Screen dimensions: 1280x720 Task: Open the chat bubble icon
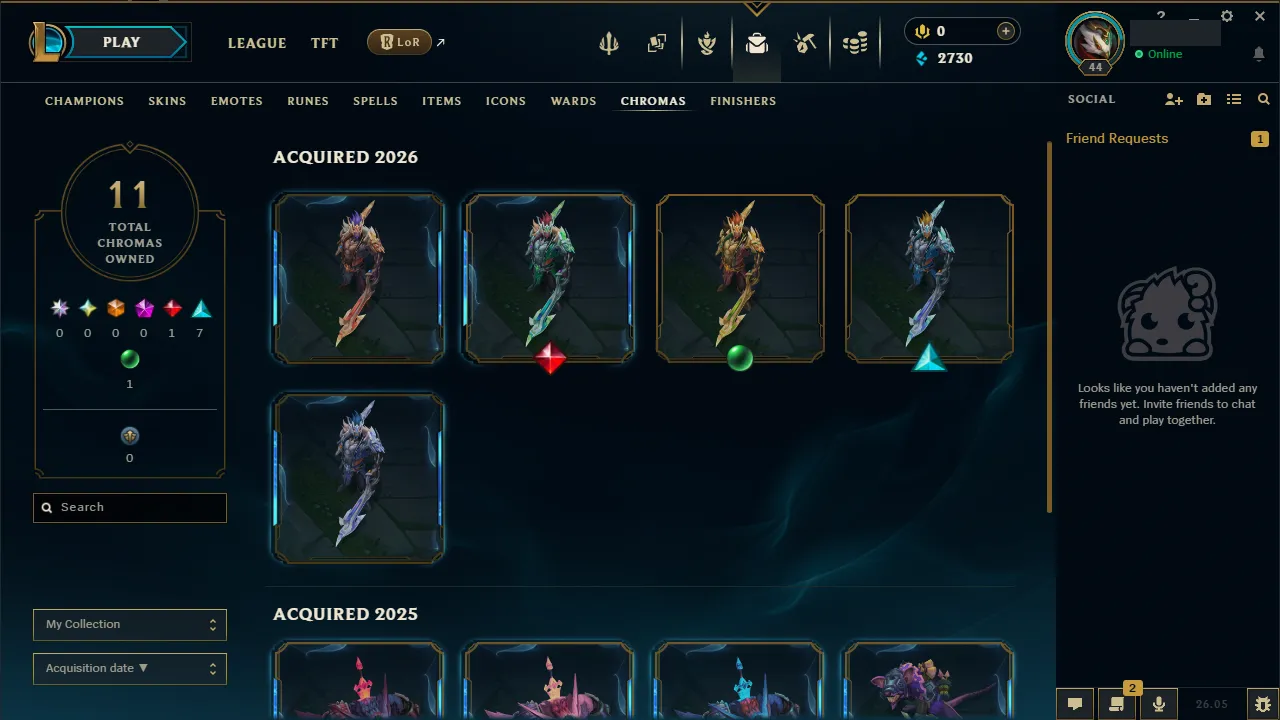[x=1074, y=703]
